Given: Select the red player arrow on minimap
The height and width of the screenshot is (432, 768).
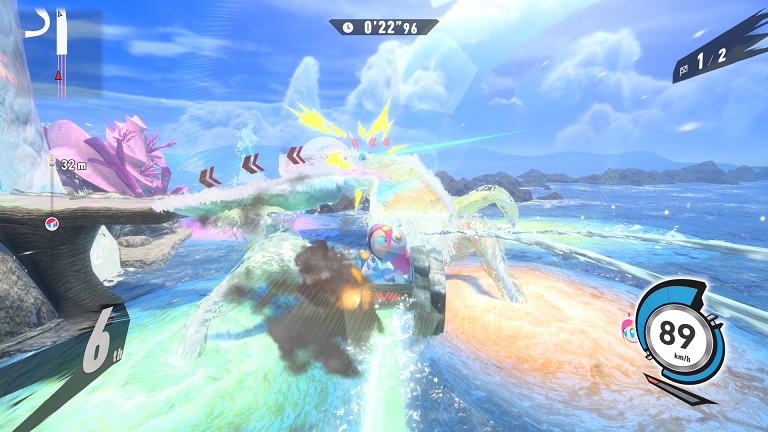Looking at the screenshot, I should (x=58, y=74).
